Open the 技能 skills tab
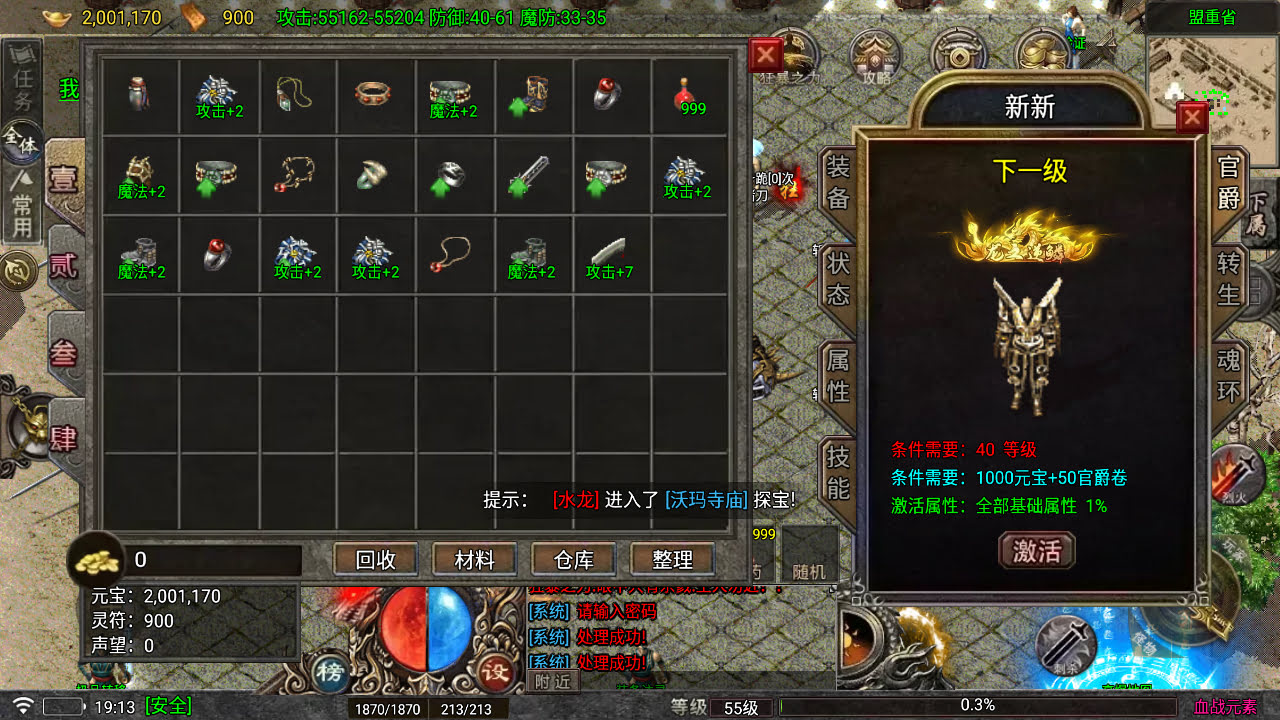The image size is (1280, 720). click(837, 471)
